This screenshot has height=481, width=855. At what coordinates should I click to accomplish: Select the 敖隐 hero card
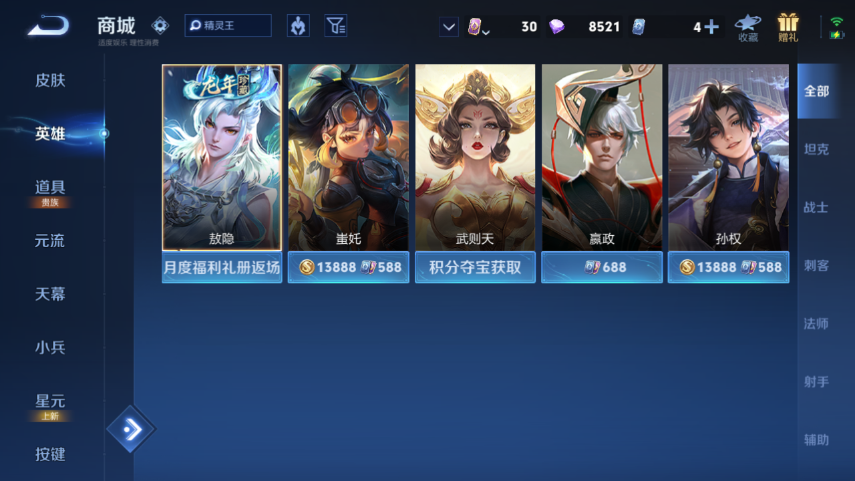tap(221, 158)
